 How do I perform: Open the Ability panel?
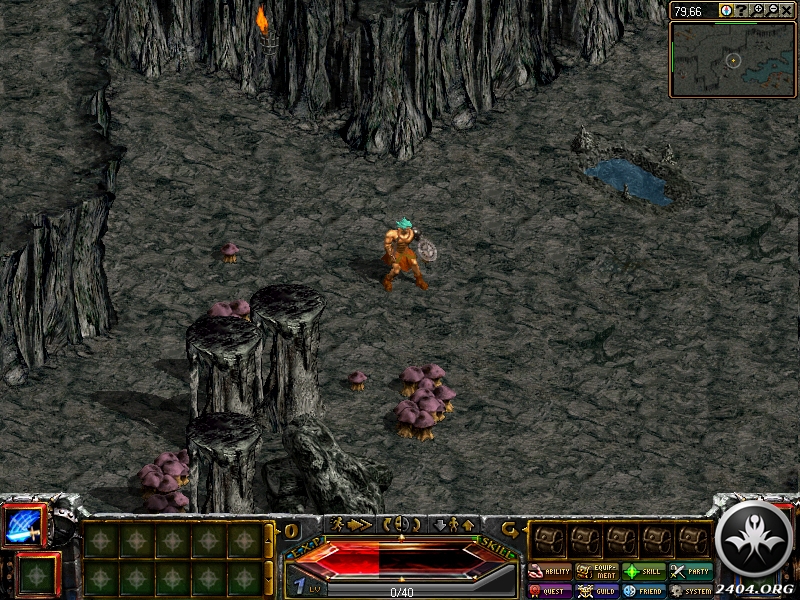coord(551,572)
